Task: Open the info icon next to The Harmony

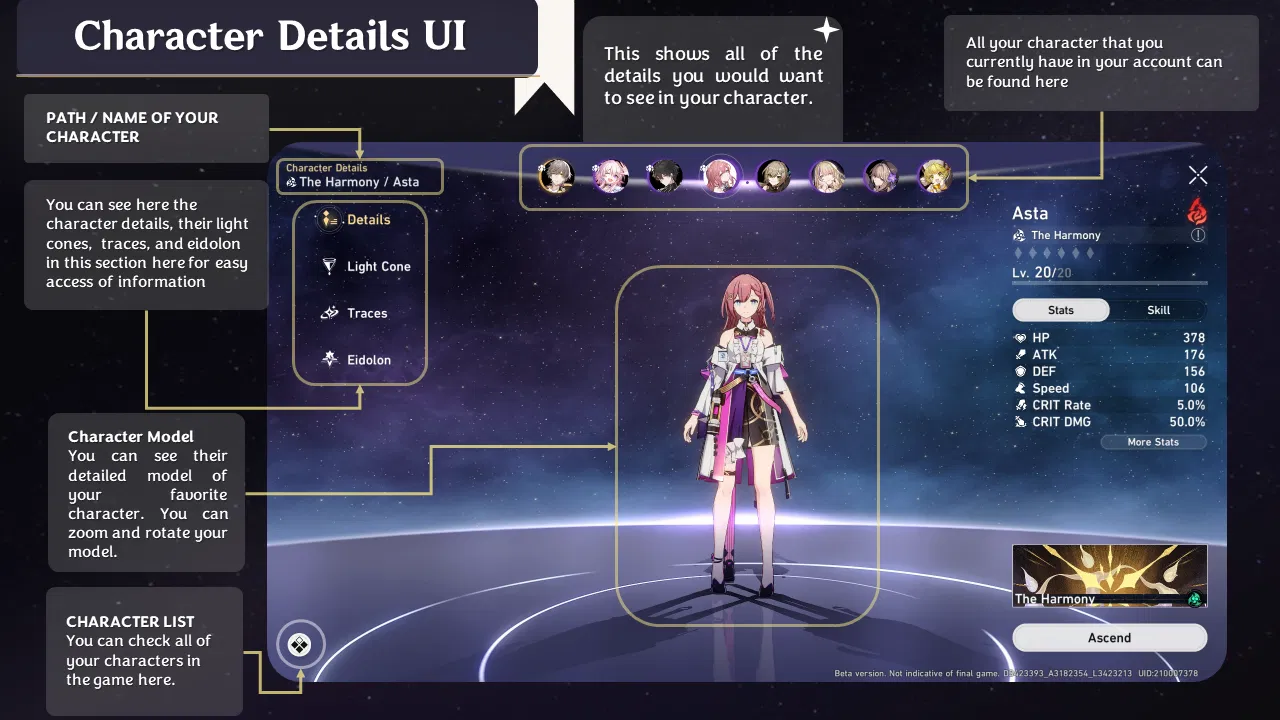Action: 1198,235
